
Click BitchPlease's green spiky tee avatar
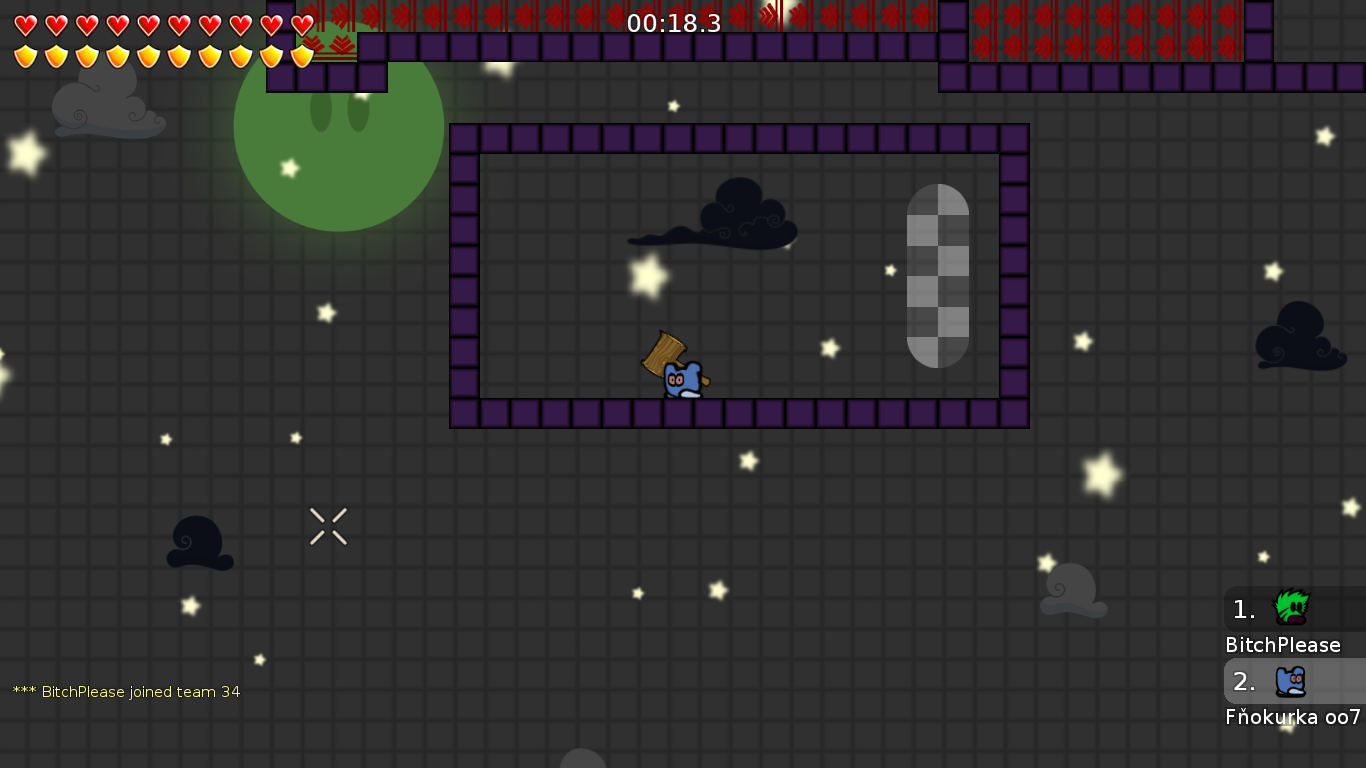[1290, 608]
